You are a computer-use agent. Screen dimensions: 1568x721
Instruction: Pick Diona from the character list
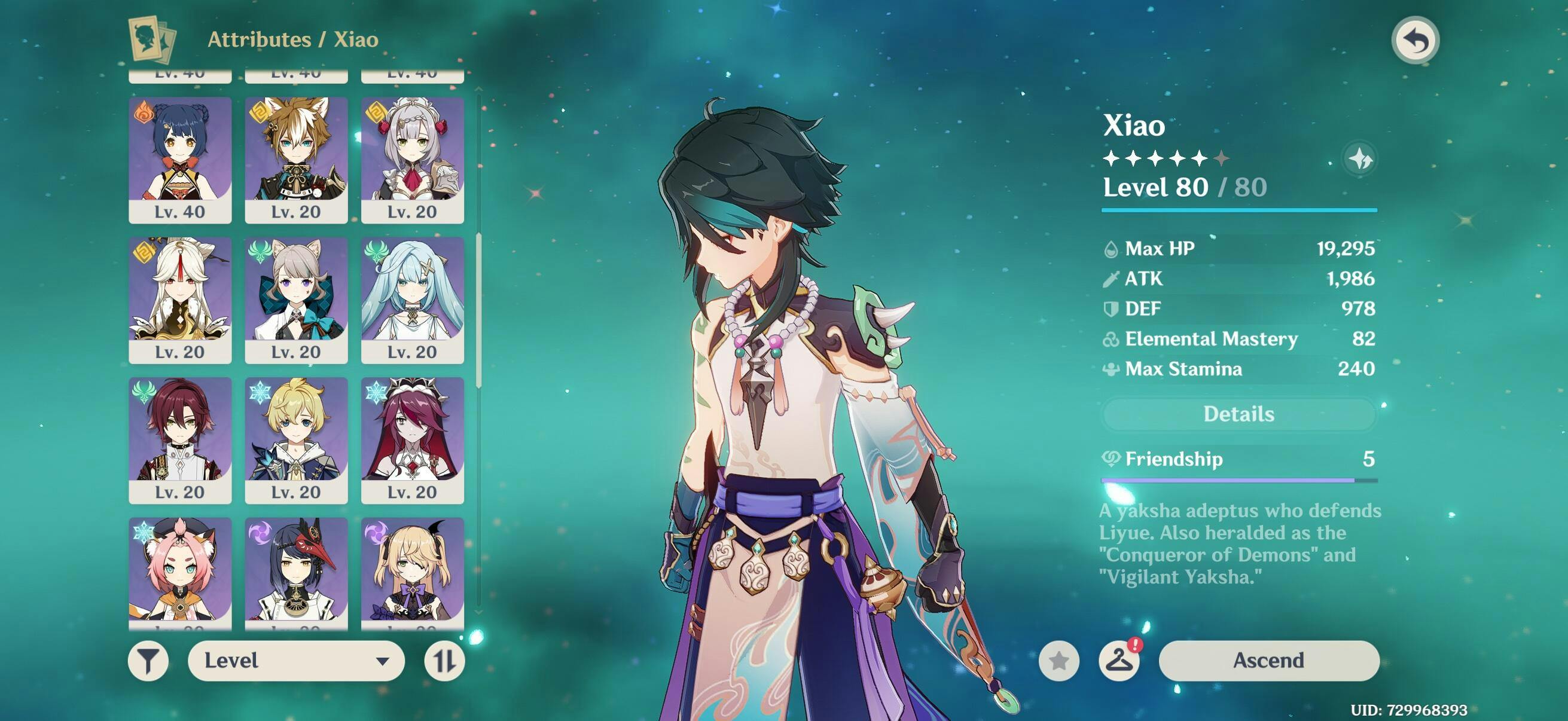[x=180, y=572]
